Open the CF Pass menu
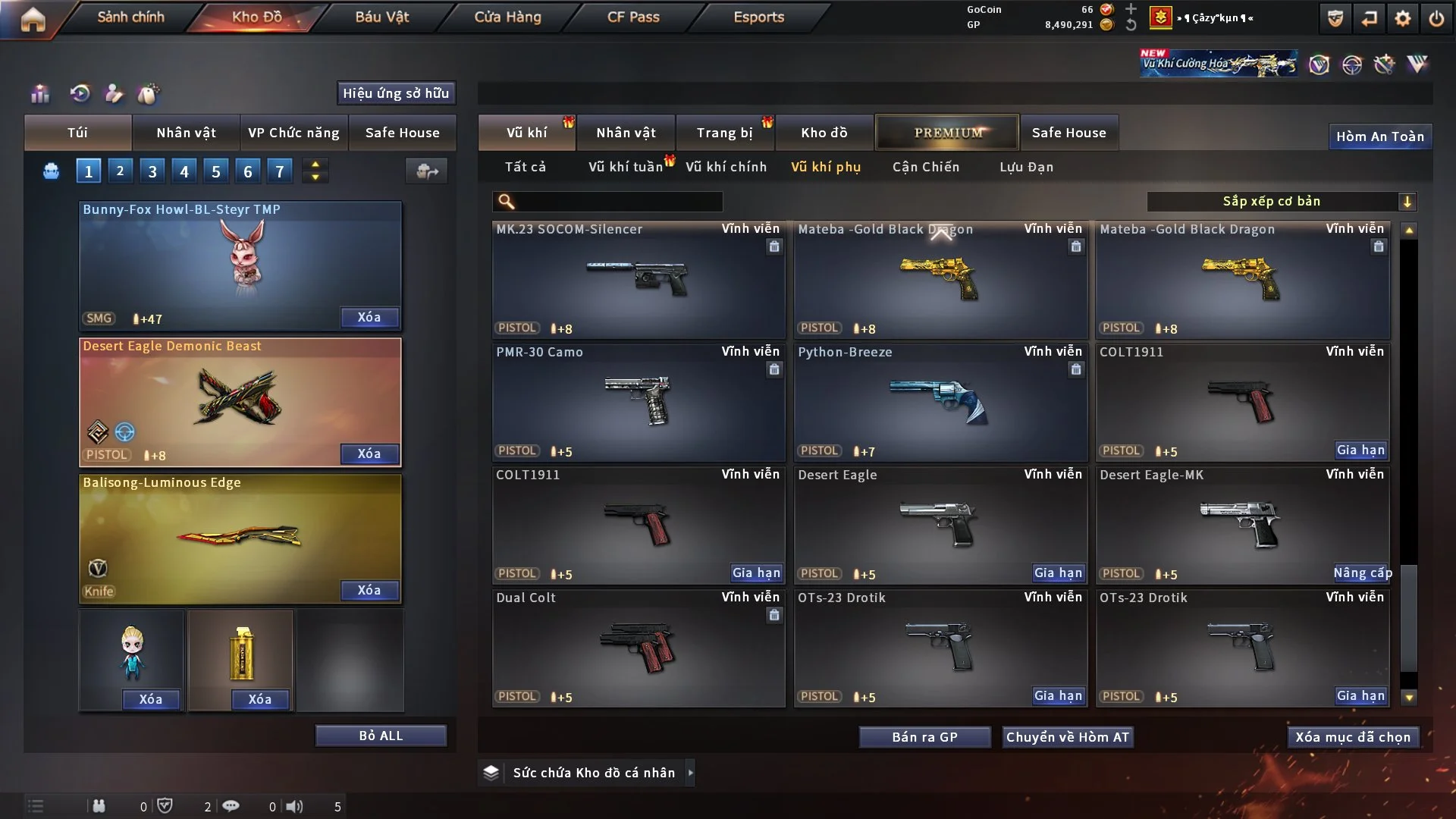The height and width of the screenshot is (819, 1456). click(x=633, y=17)
